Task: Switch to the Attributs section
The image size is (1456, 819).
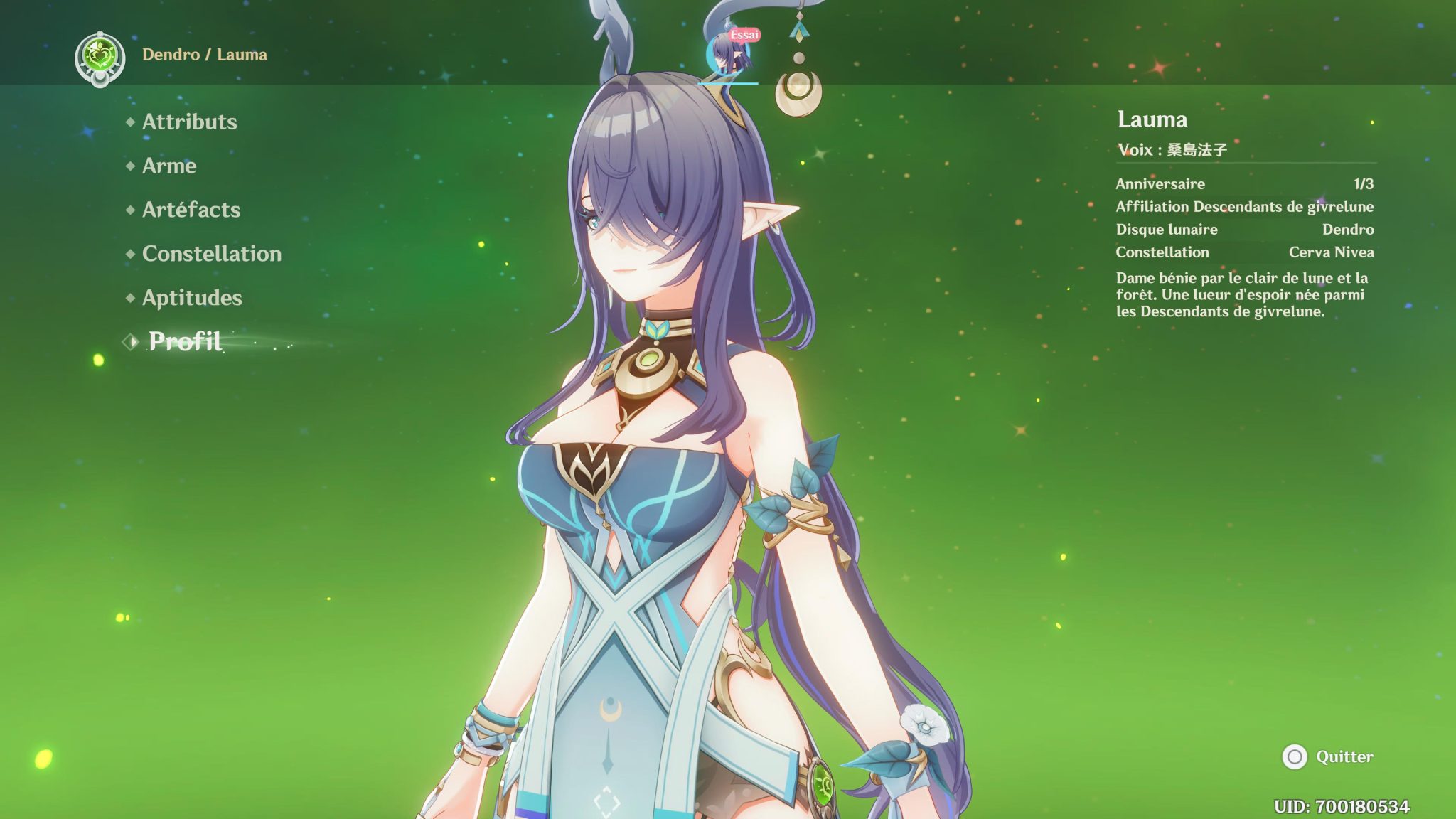Action: [189, 122]
